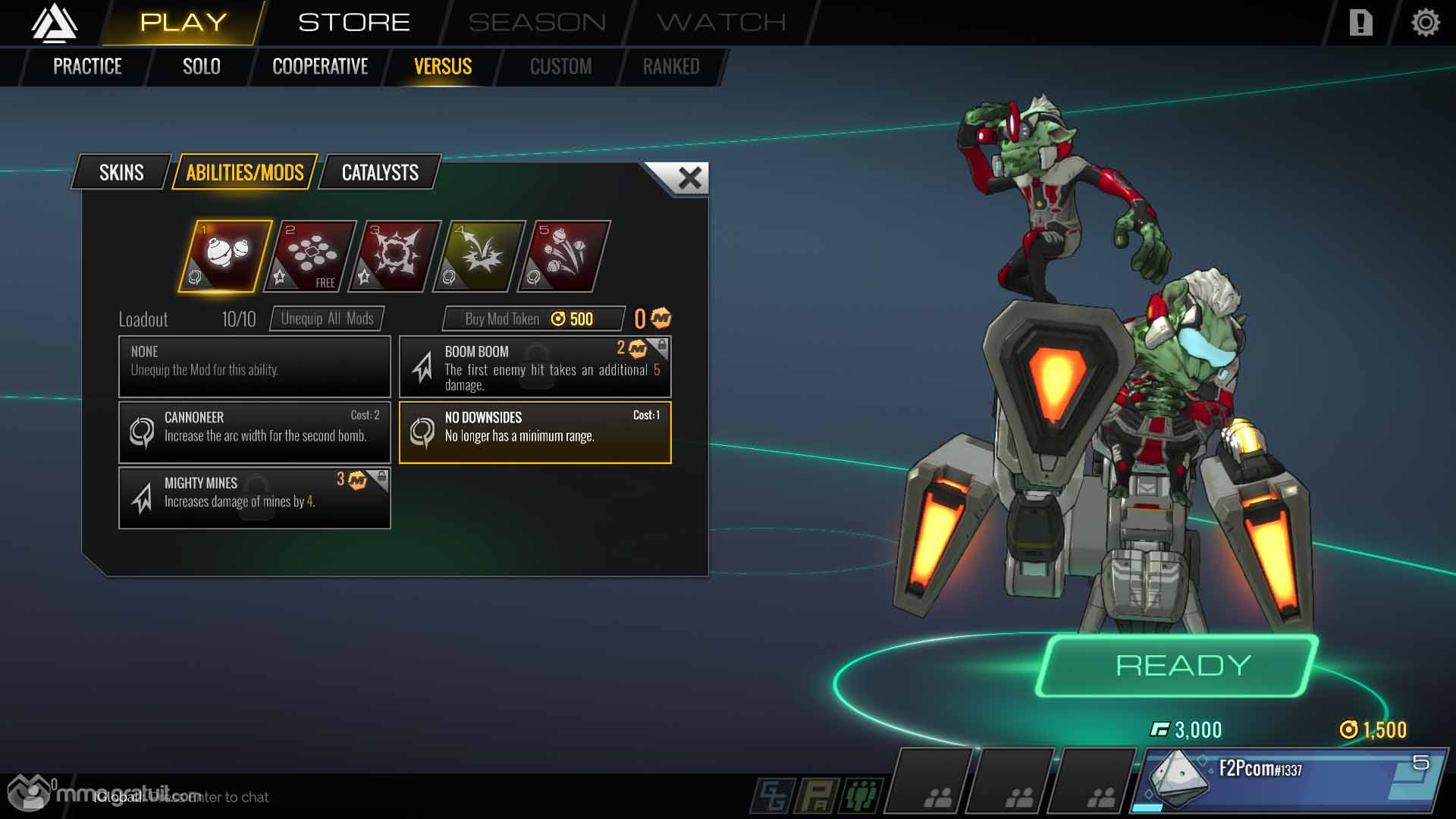Equip the Cannoneer mod

pyautogui.click(x=255, y=431)
